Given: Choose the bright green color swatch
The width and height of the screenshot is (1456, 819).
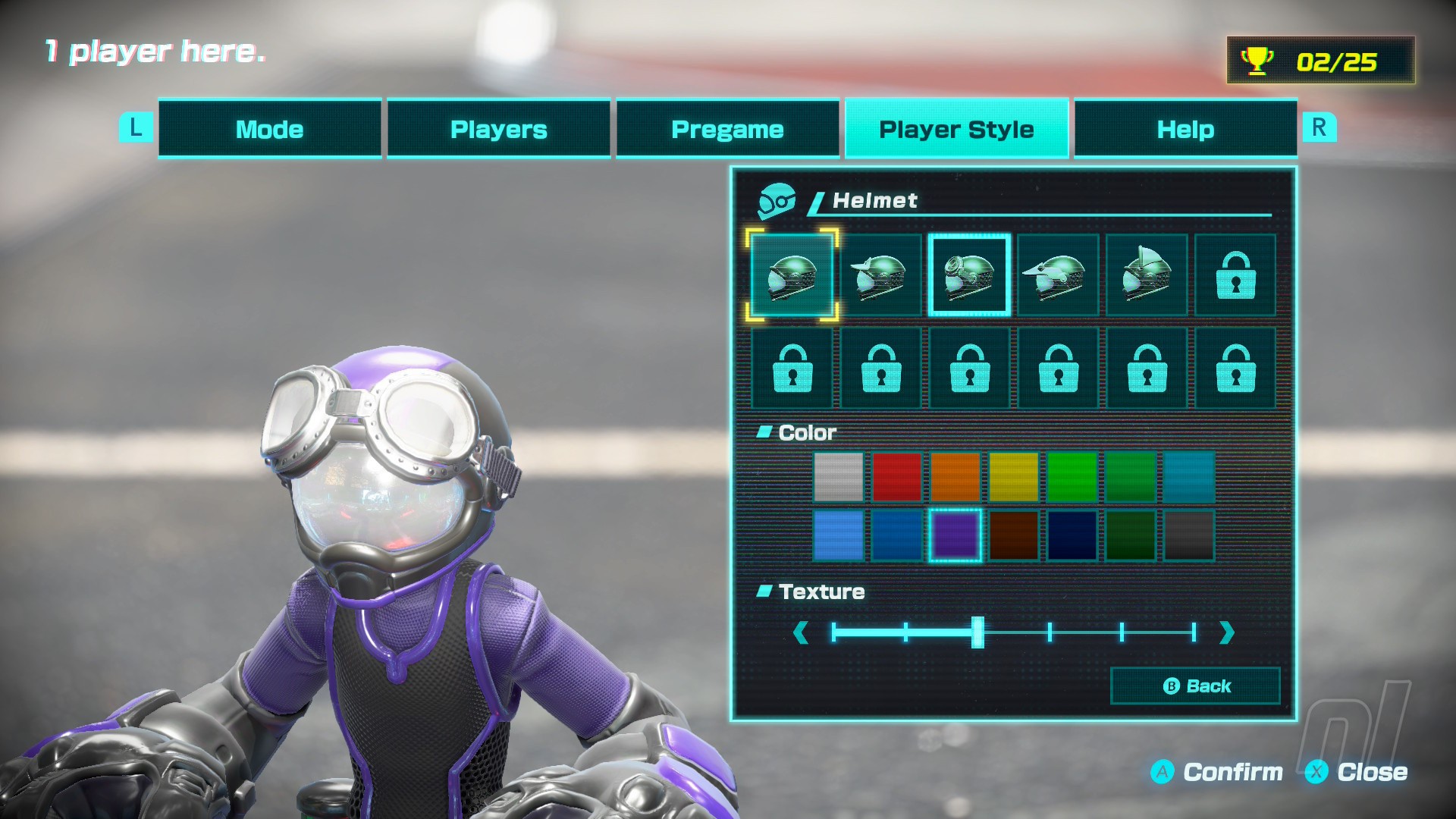Looking at the screenshot, I should coord(1072,477).
